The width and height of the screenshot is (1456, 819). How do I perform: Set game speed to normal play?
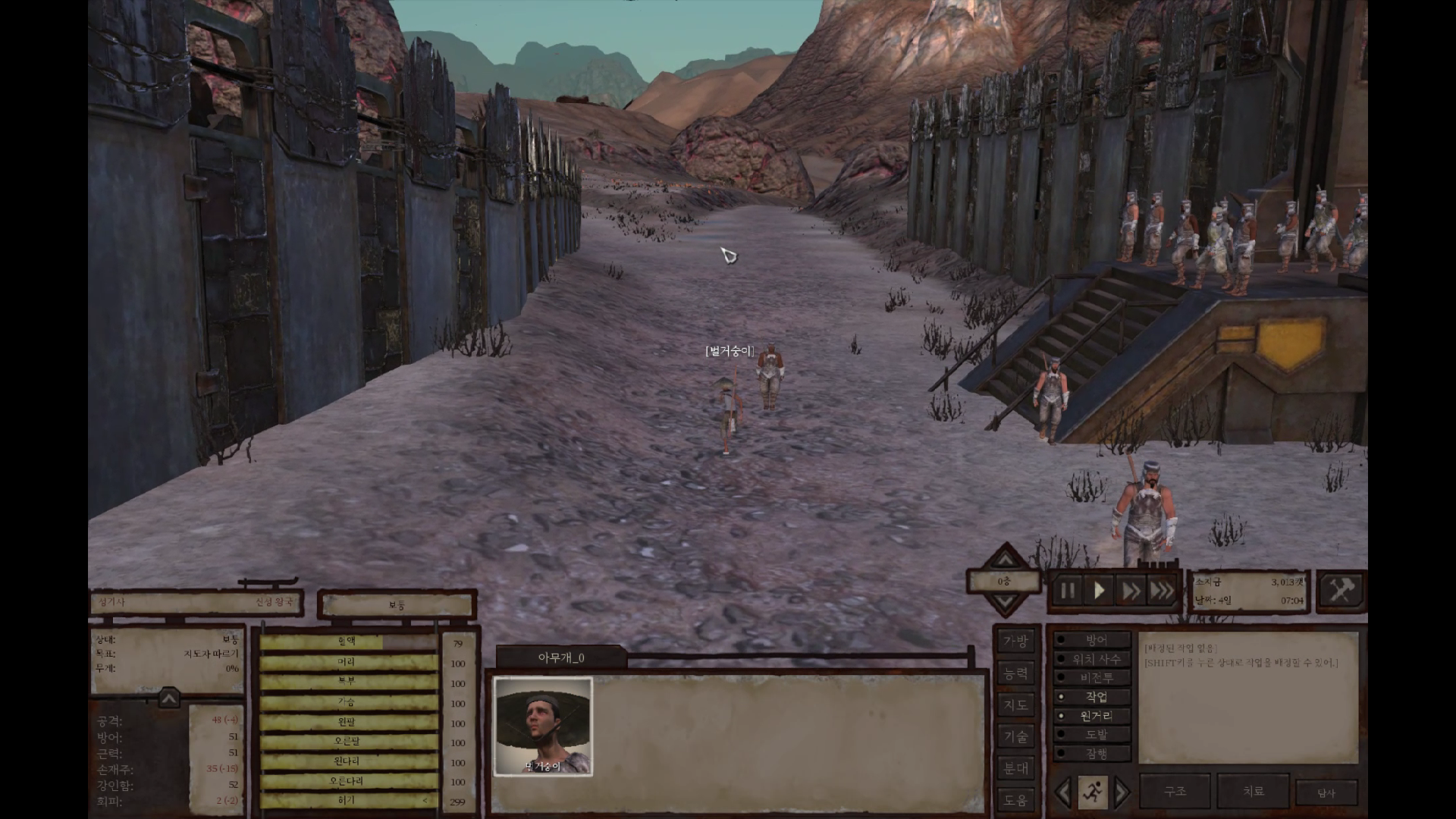tap(1099, 591)
